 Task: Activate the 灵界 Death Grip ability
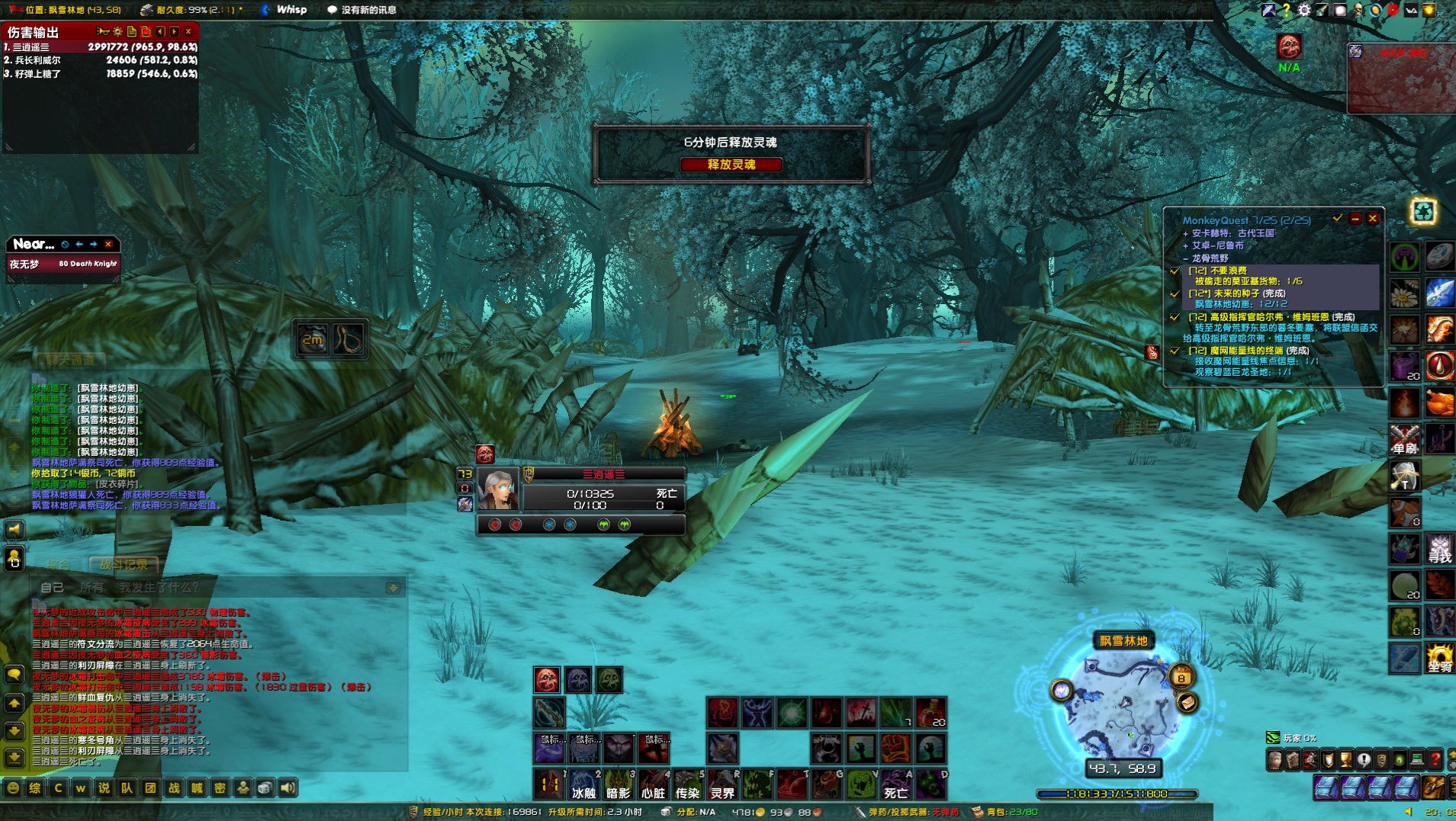click(722, 784)
